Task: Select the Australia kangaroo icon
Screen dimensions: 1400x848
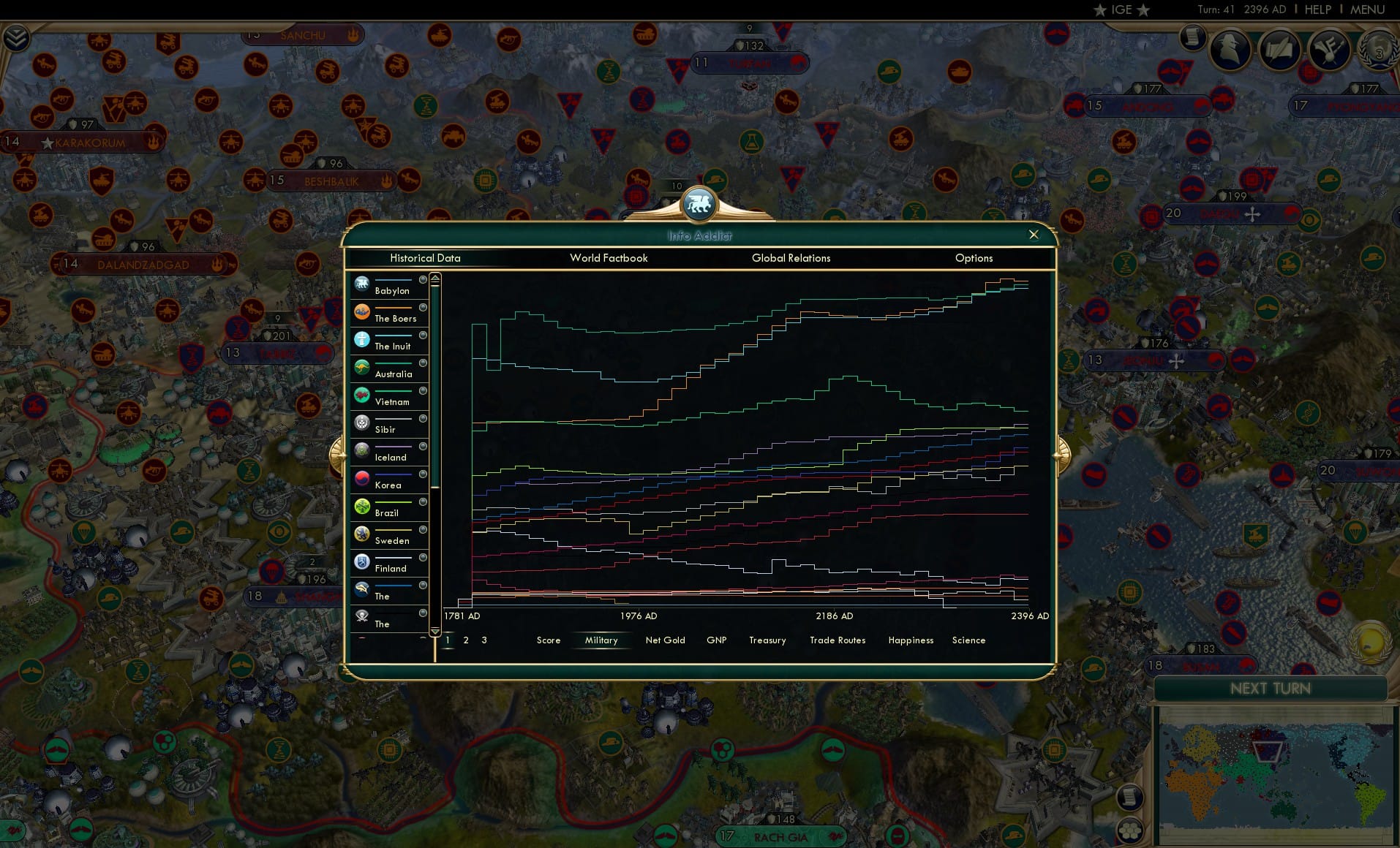Action: [x=362, y=366]
